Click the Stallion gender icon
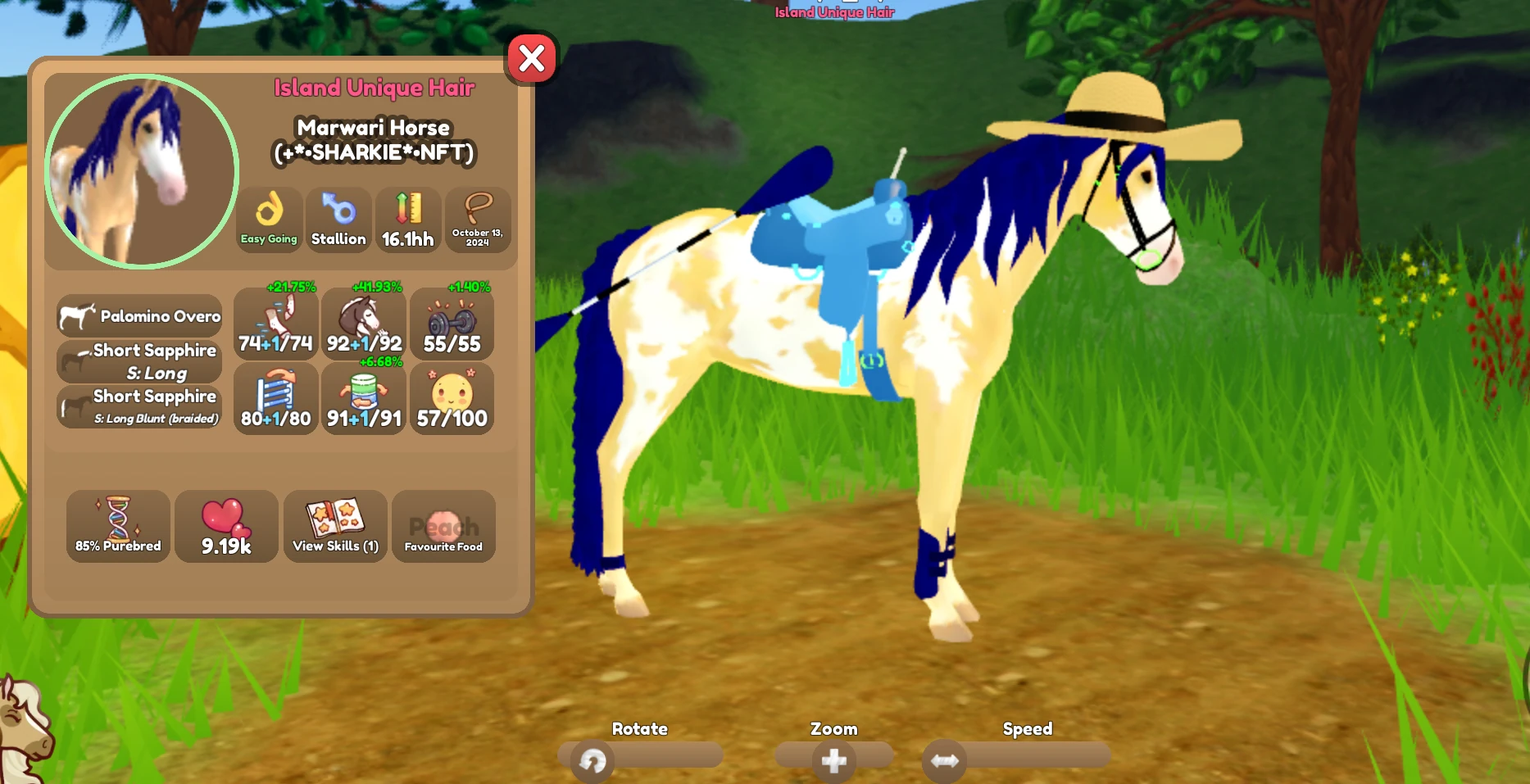Image resolution: width=1530 pixels, height=784 pixels. pos(338,218)
